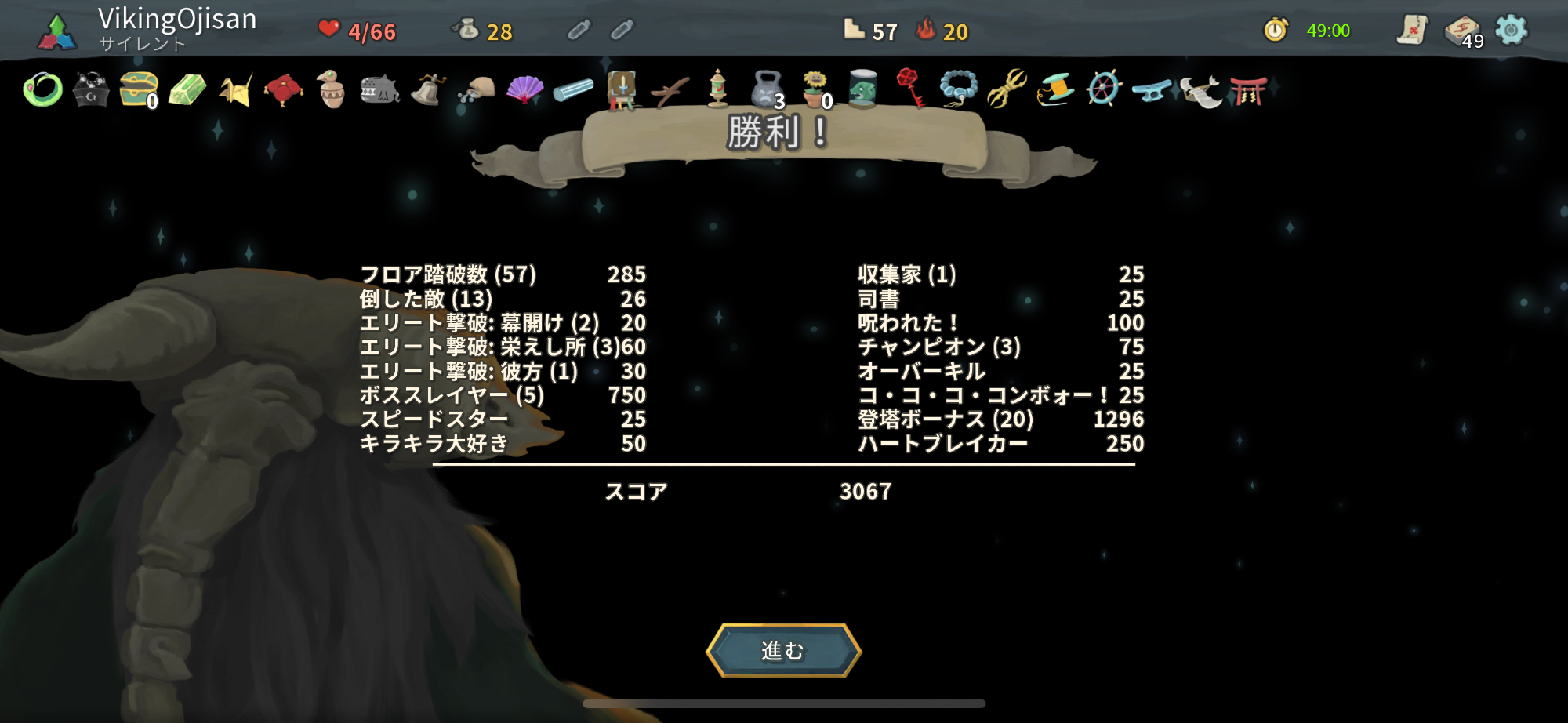Inspect the thread spool and needle relic

[1055, 89]
